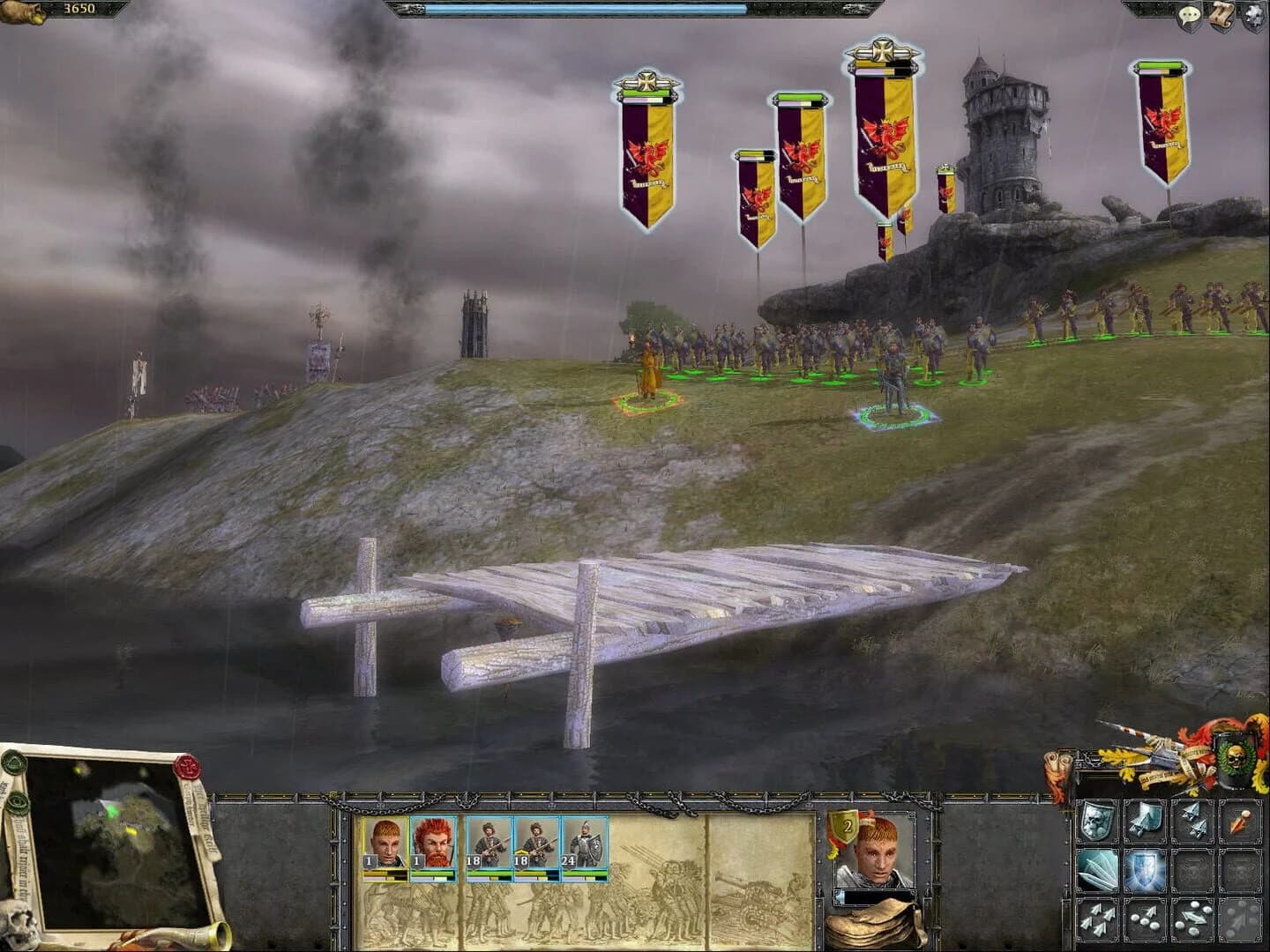Click the diplomacy scroll icon top right
This screenshot has width=1270, height=952.
pyautogui.click(x=1221, y=12)
